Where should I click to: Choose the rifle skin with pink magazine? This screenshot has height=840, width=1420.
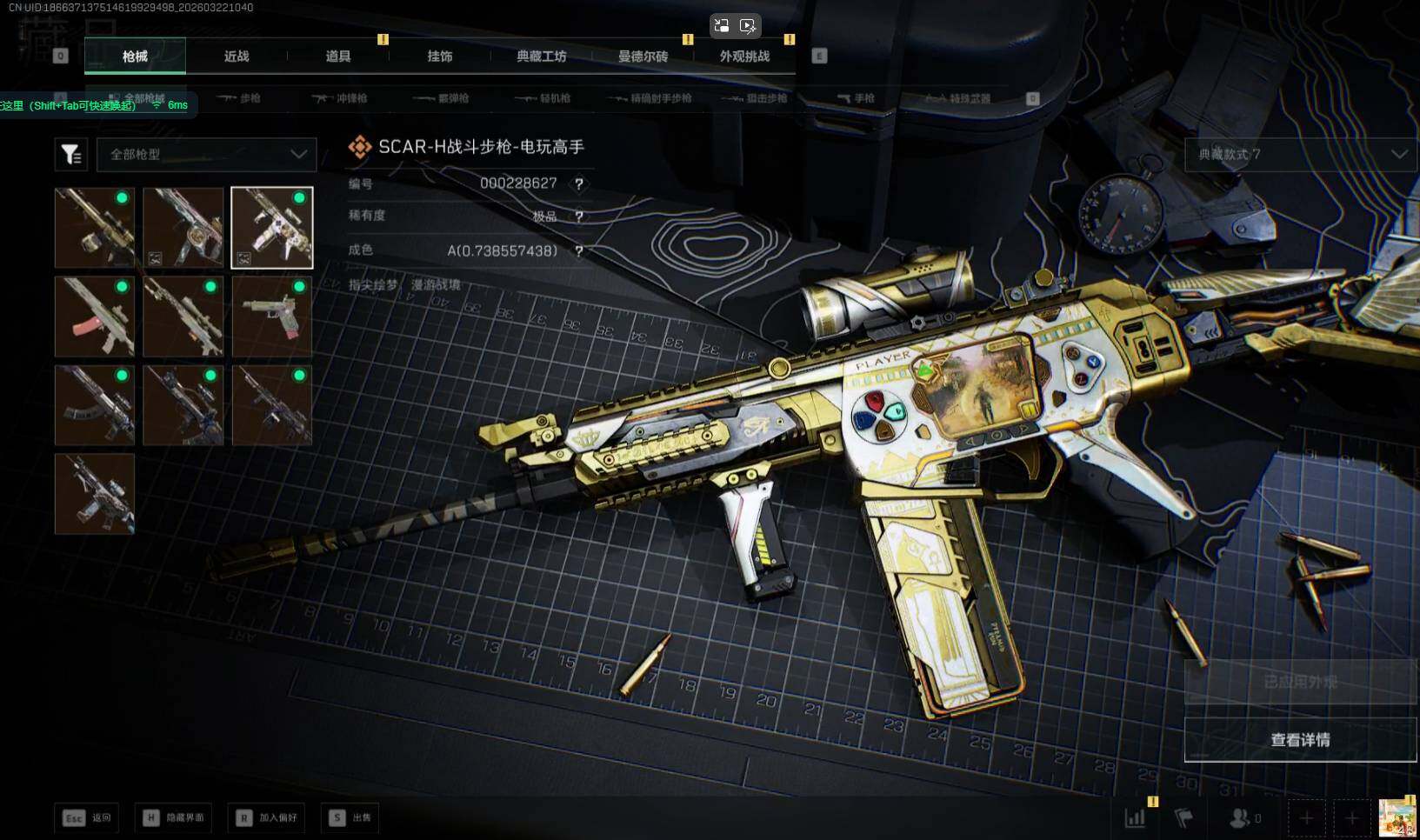click(95, 317)
